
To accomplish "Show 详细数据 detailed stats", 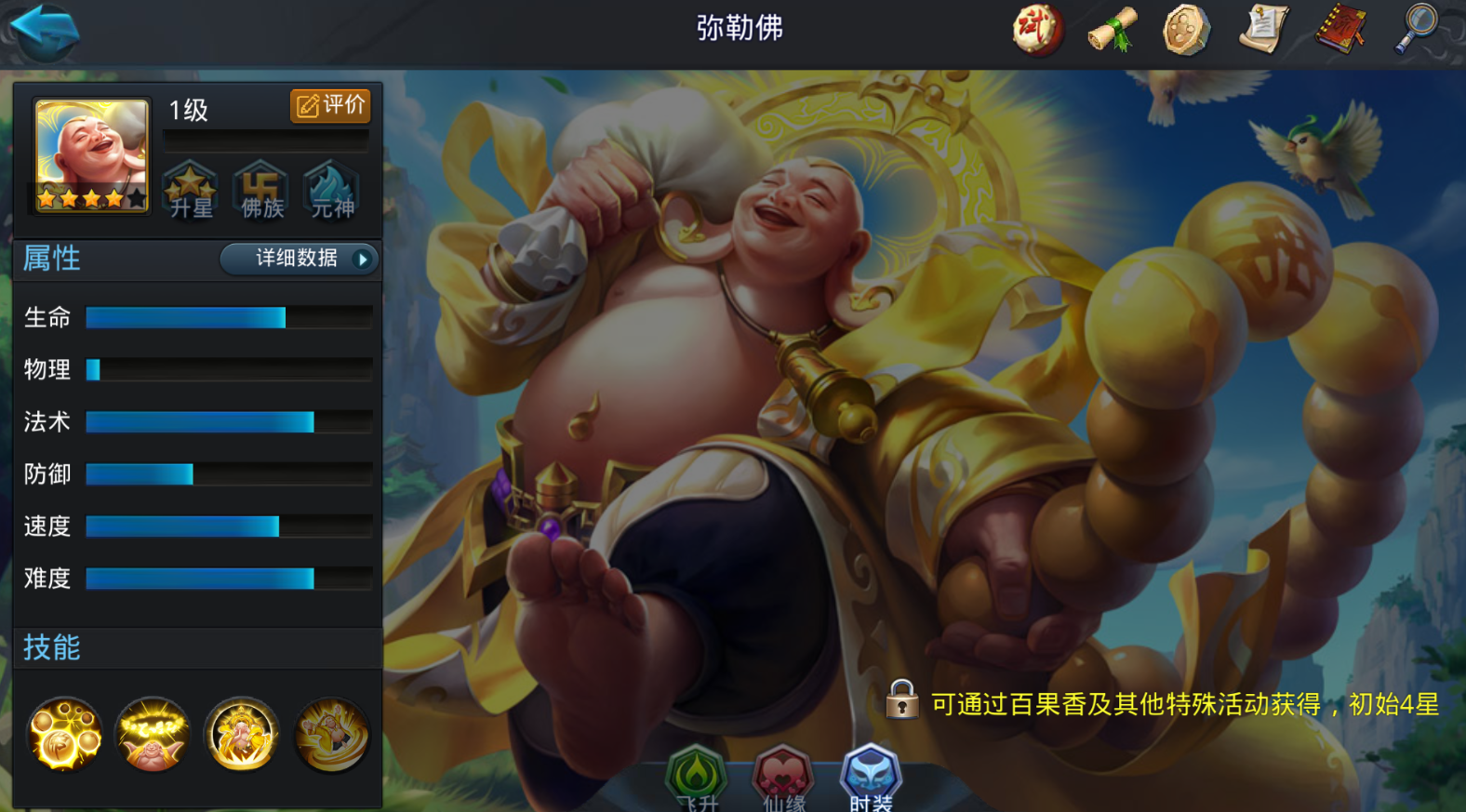I will [300, 259].
